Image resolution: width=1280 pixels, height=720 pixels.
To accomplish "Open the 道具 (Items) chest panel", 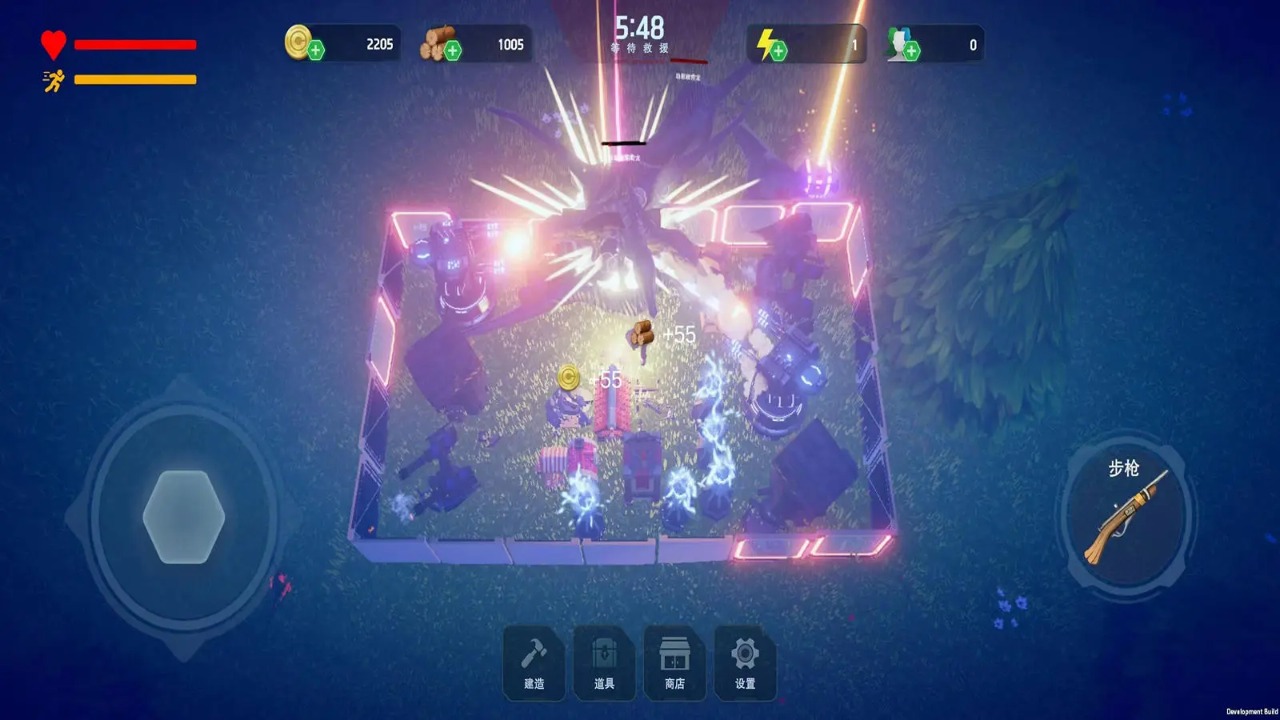I will click(x=604, y=662).
